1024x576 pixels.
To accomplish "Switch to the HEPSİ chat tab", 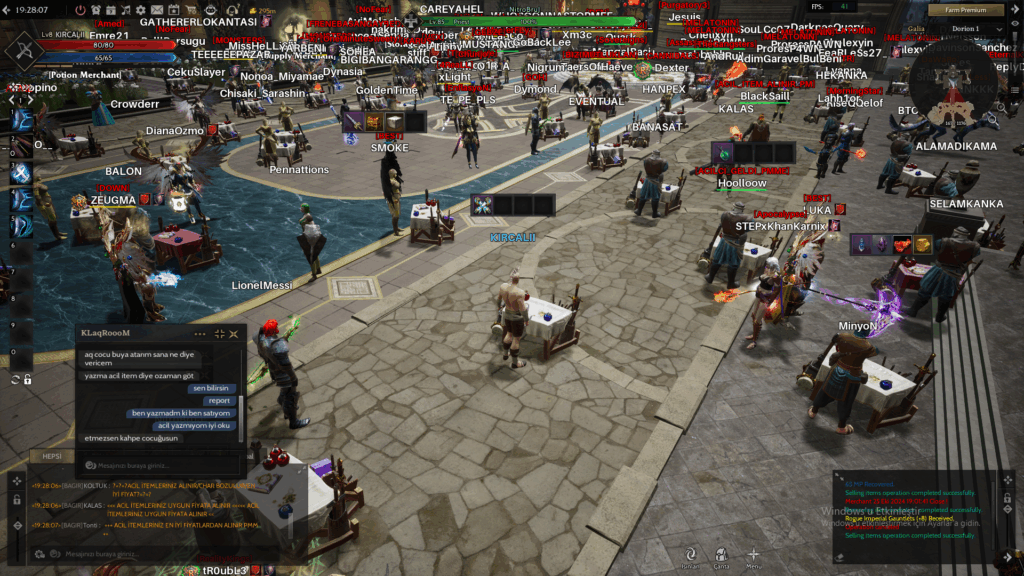I will coord(52,456).
